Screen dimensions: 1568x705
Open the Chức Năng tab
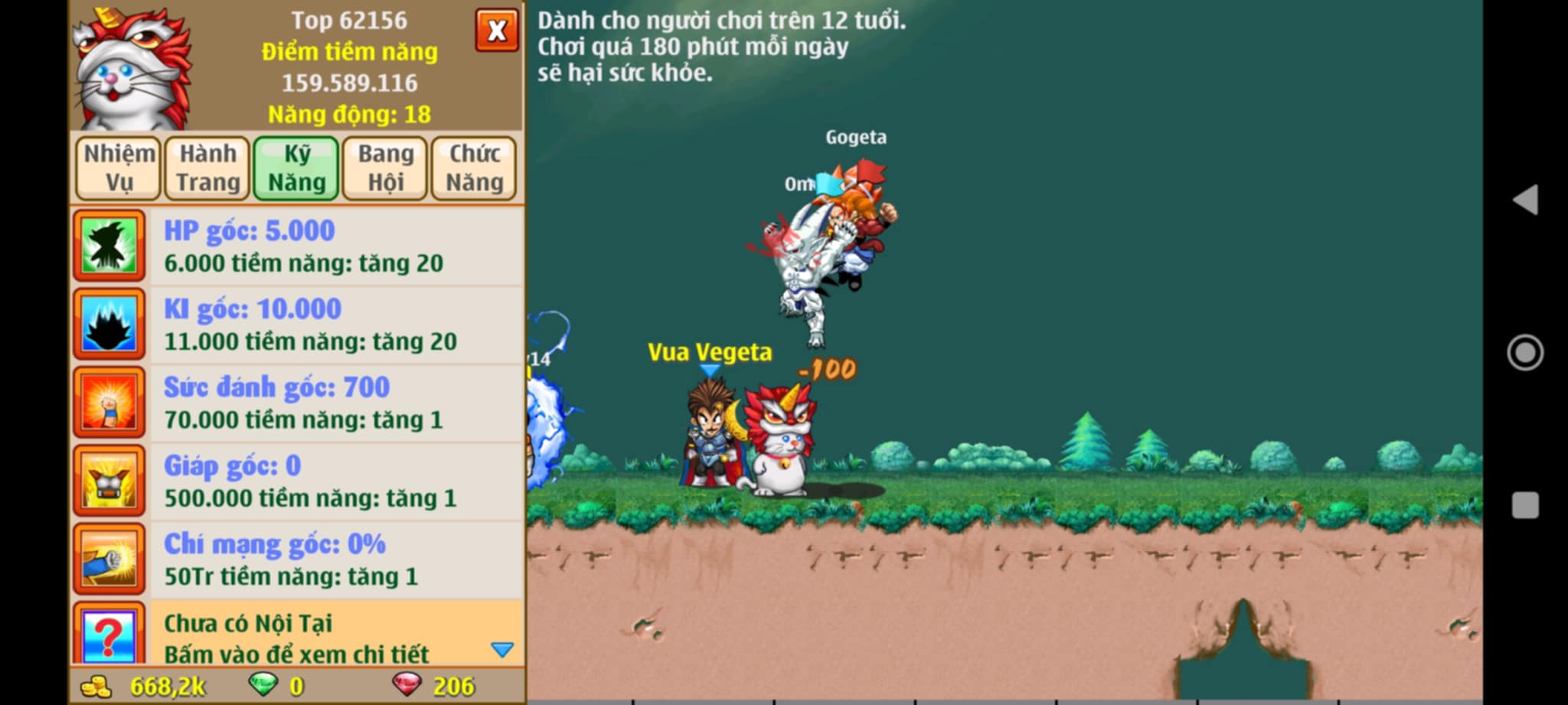[474, 168]
